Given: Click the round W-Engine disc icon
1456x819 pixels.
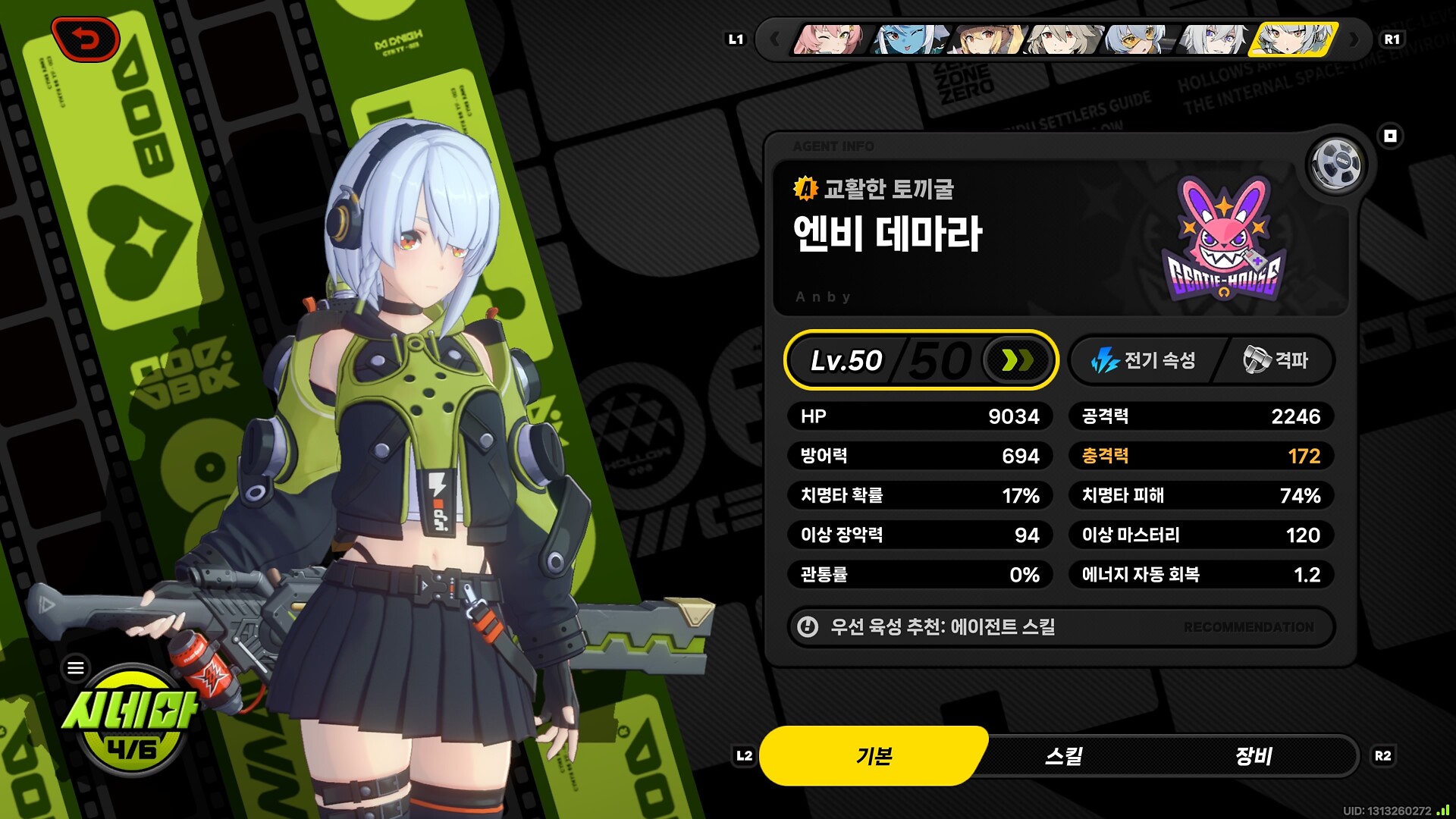Looking at the screenshot, I should pyautogui.click(x=1336, y=164).
